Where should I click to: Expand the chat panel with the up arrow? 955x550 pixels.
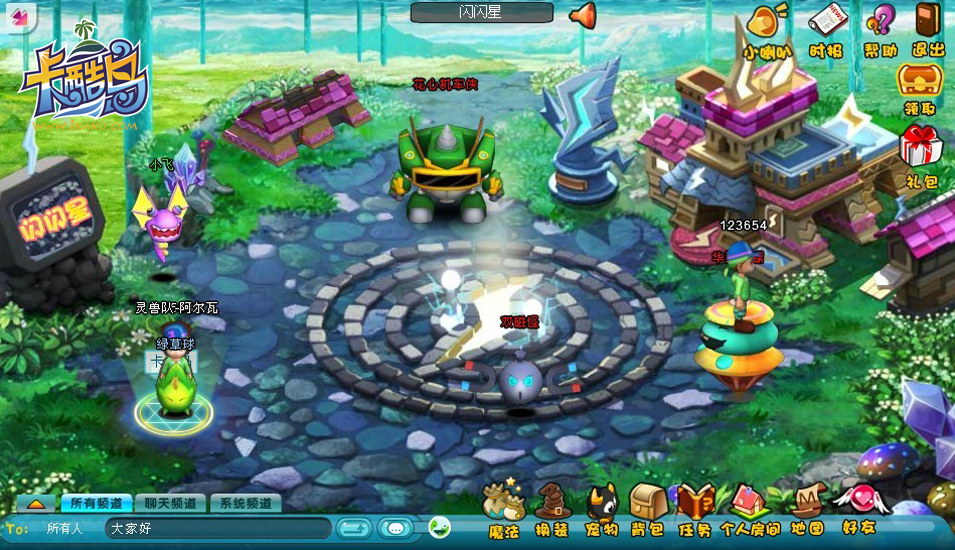click(36, 503)
